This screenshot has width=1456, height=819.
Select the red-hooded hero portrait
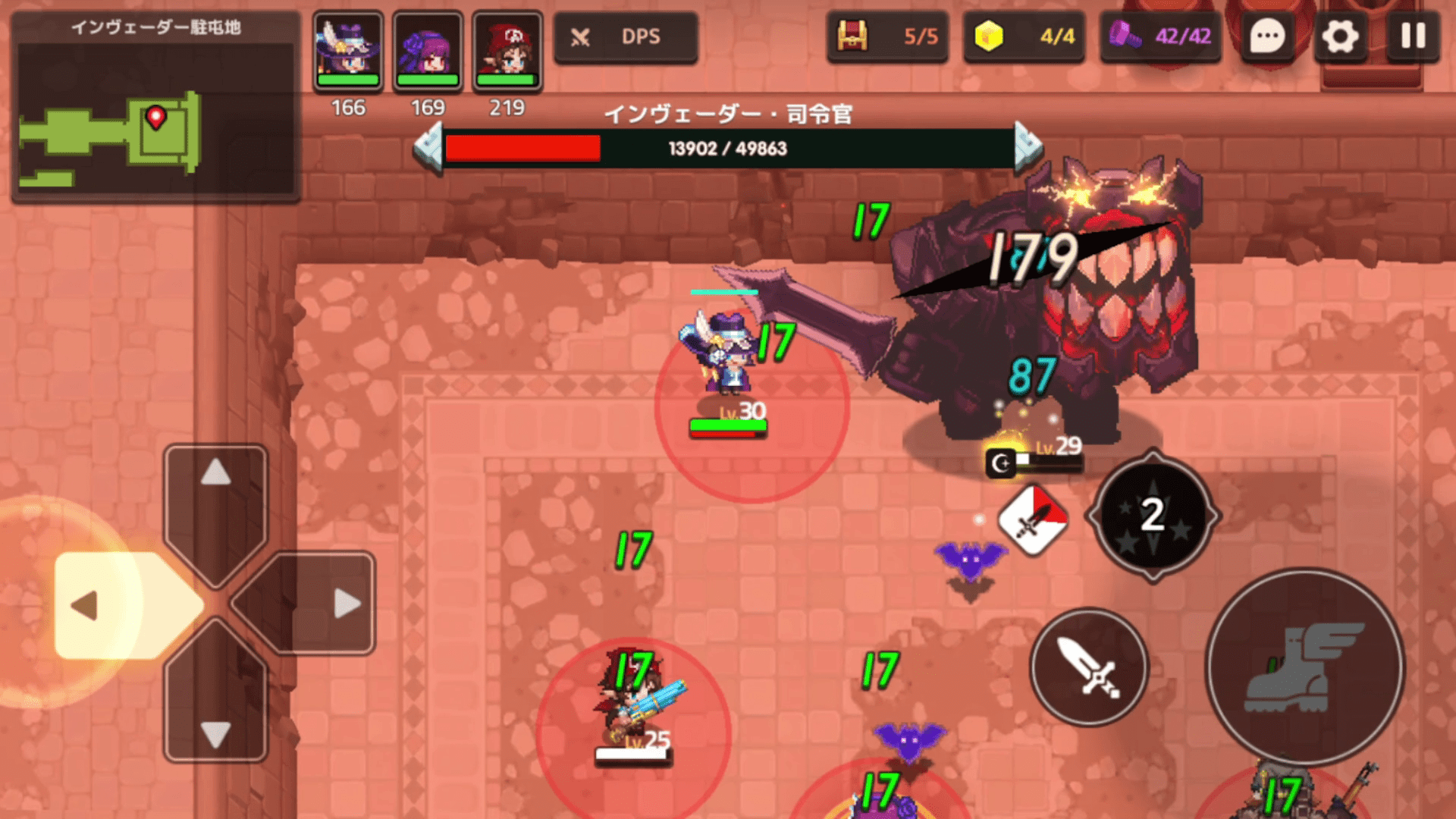(507, 51)
